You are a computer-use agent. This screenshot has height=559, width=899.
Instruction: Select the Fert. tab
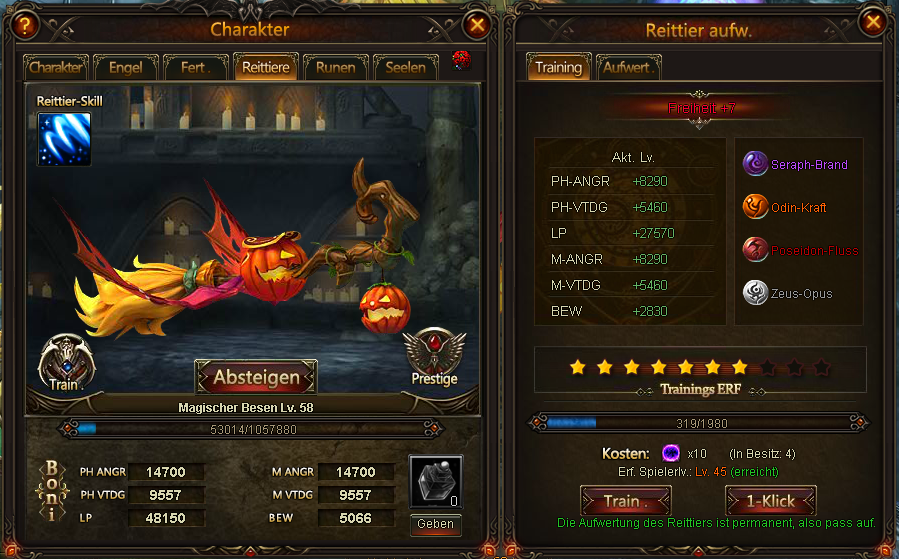(195, 68)
